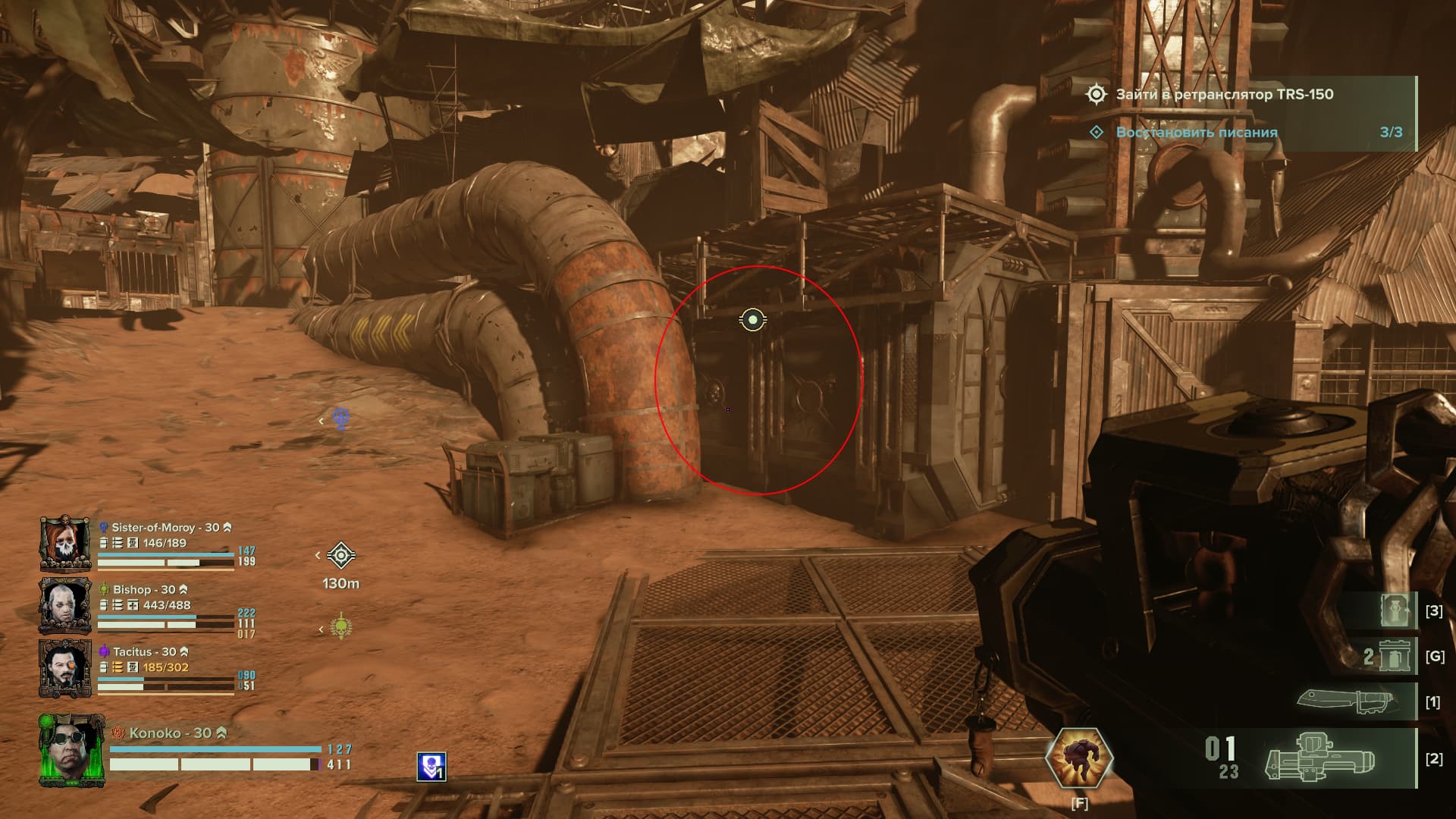Click the blue skull buff icon
The height and width of the screenshot is (819, 1456).
pos(431,767)
